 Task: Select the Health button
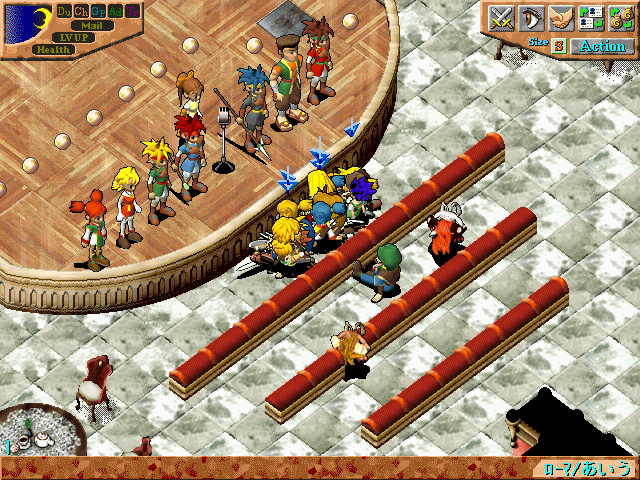tap(52, 49)
